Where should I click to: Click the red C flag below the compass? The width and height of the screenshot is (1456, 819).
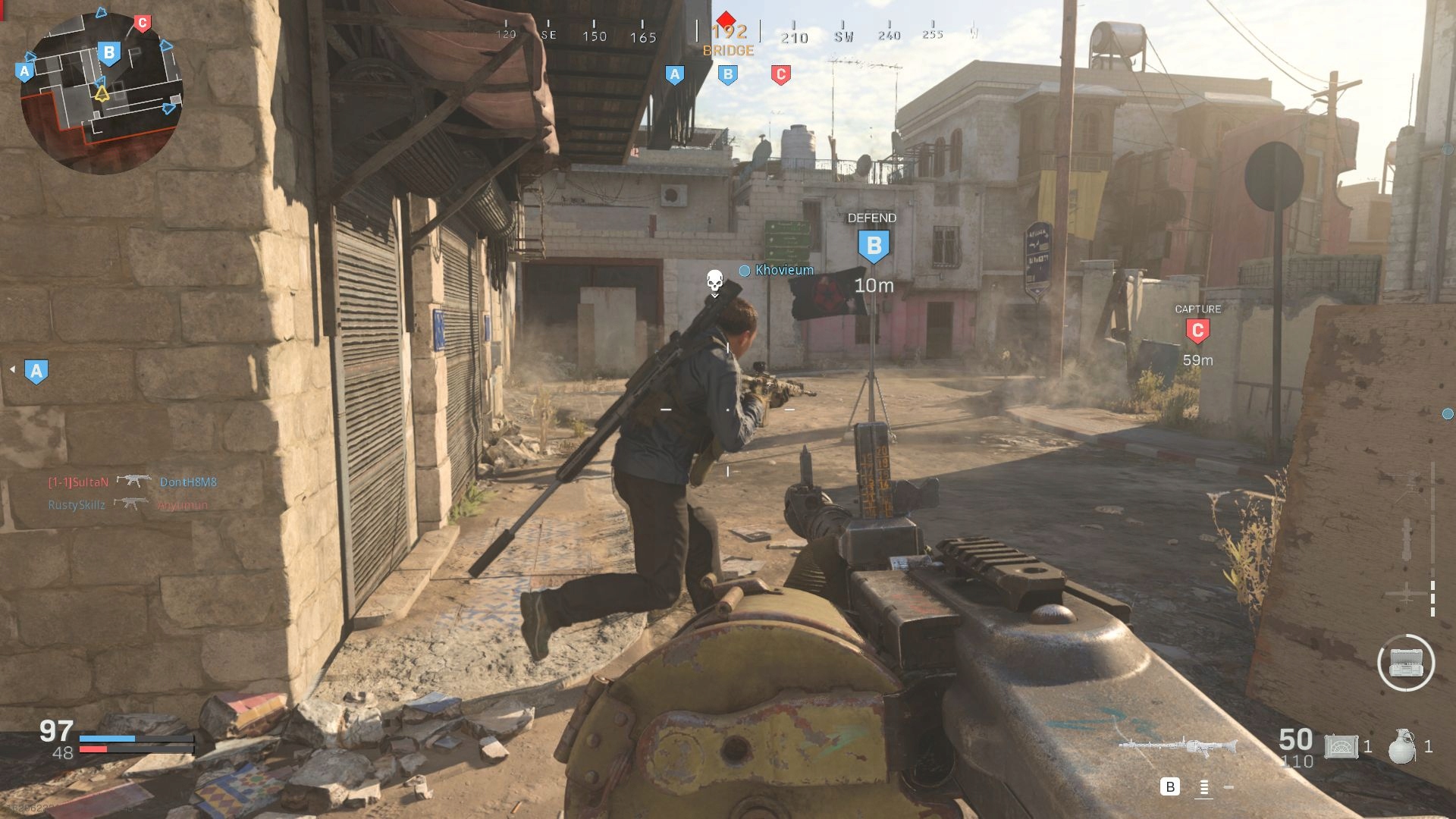pyautogui.click(x=780, y=74)
